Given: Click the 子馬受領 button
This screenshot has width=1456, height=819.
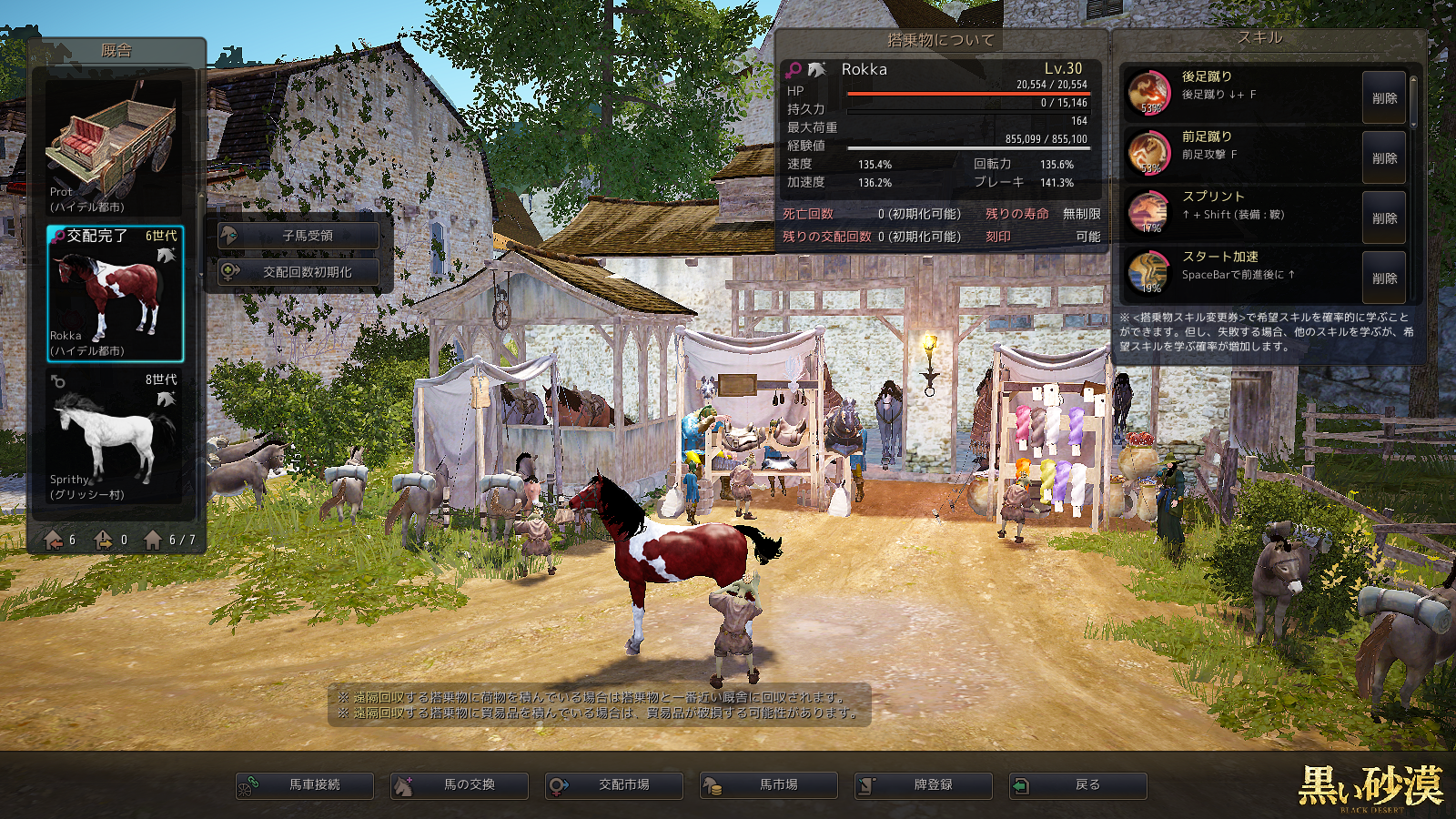Looking at the screenshot, I should pos(298,236).
